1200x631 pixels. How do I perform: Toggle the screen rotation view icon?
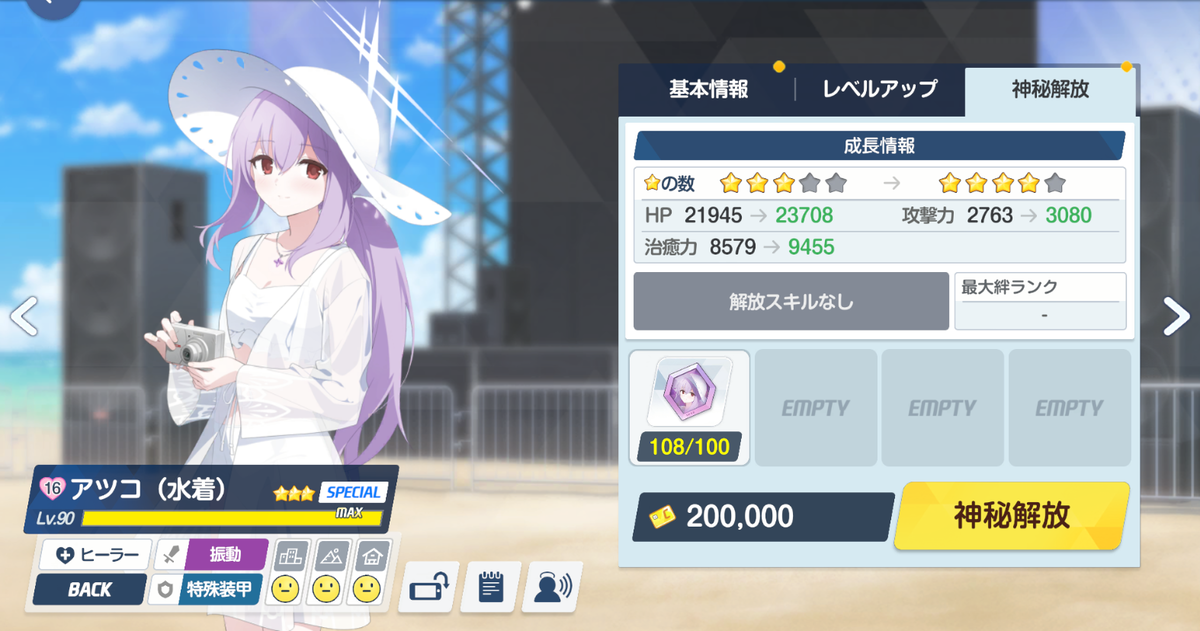[429, 588]
